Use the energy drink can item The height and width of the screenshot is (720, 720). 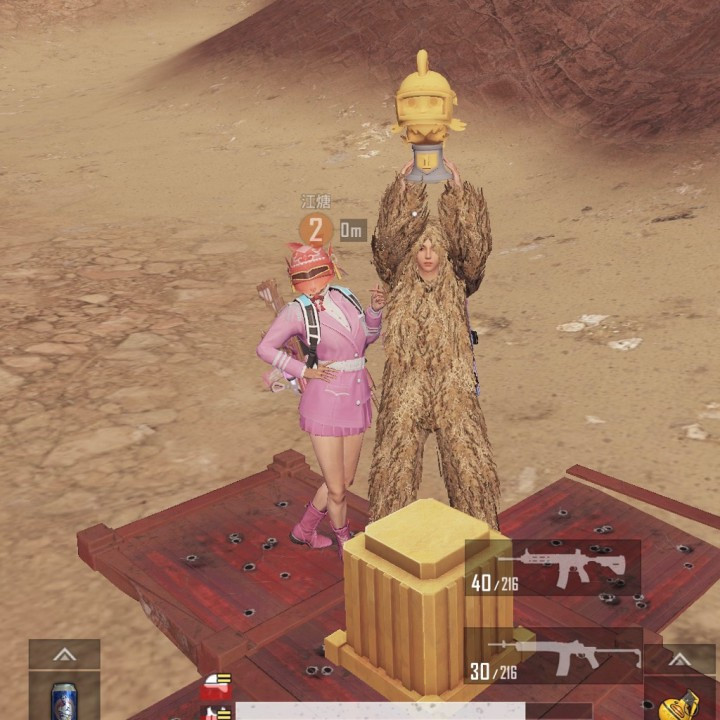pyautogui.click(x=64, y=696)
